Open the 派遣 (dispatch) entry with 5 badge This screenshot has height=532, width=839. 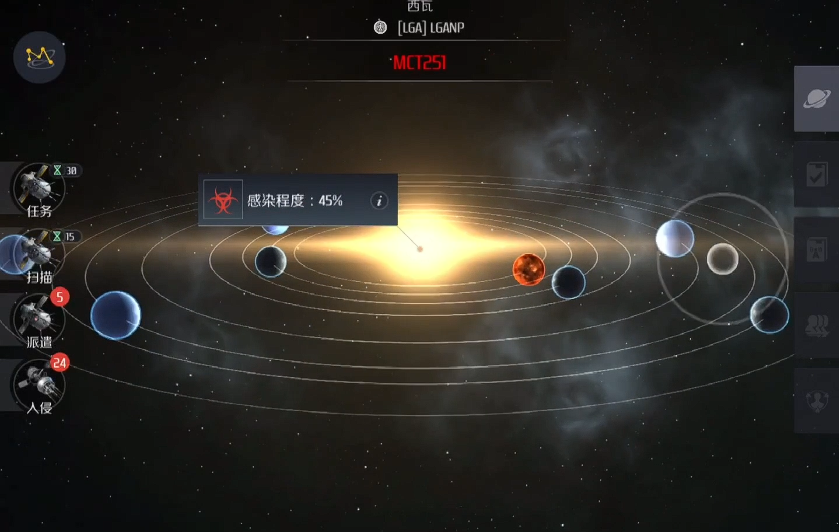point(39,320)
